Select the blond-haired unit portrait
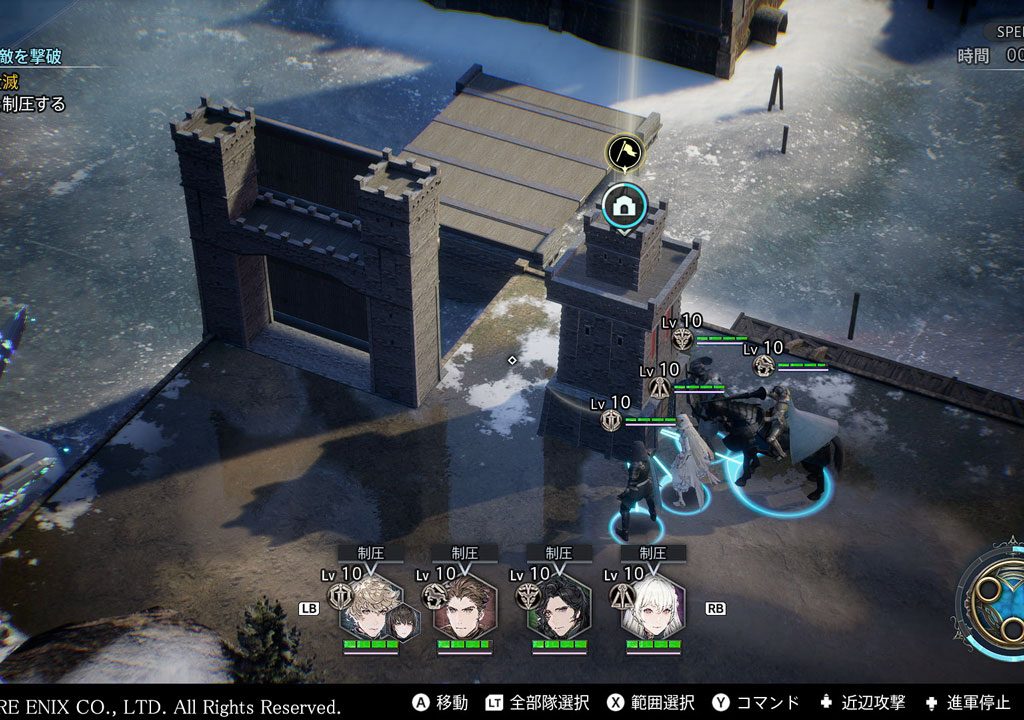 (372, 608)
